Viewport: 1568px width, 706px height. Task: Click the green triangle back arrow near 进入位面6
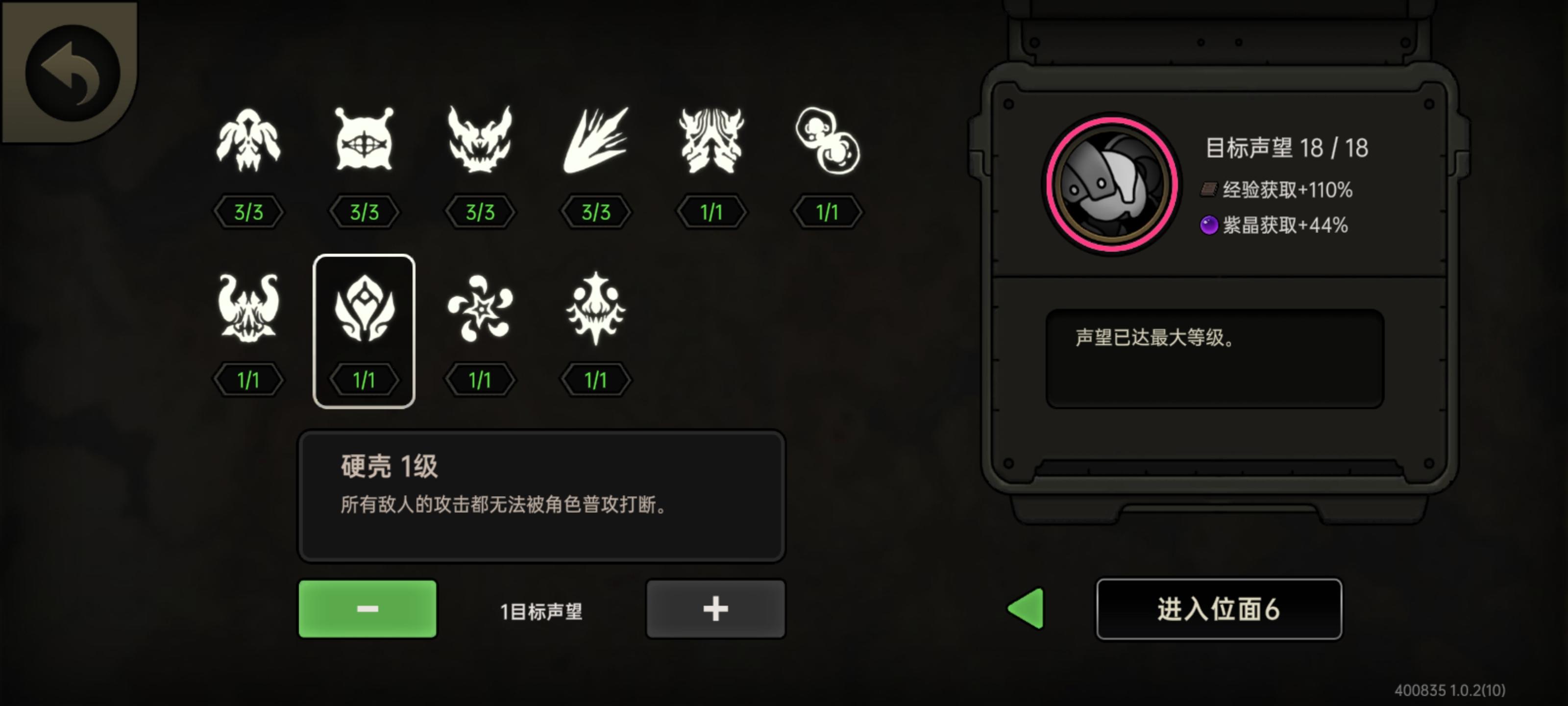coord(1026,608)
